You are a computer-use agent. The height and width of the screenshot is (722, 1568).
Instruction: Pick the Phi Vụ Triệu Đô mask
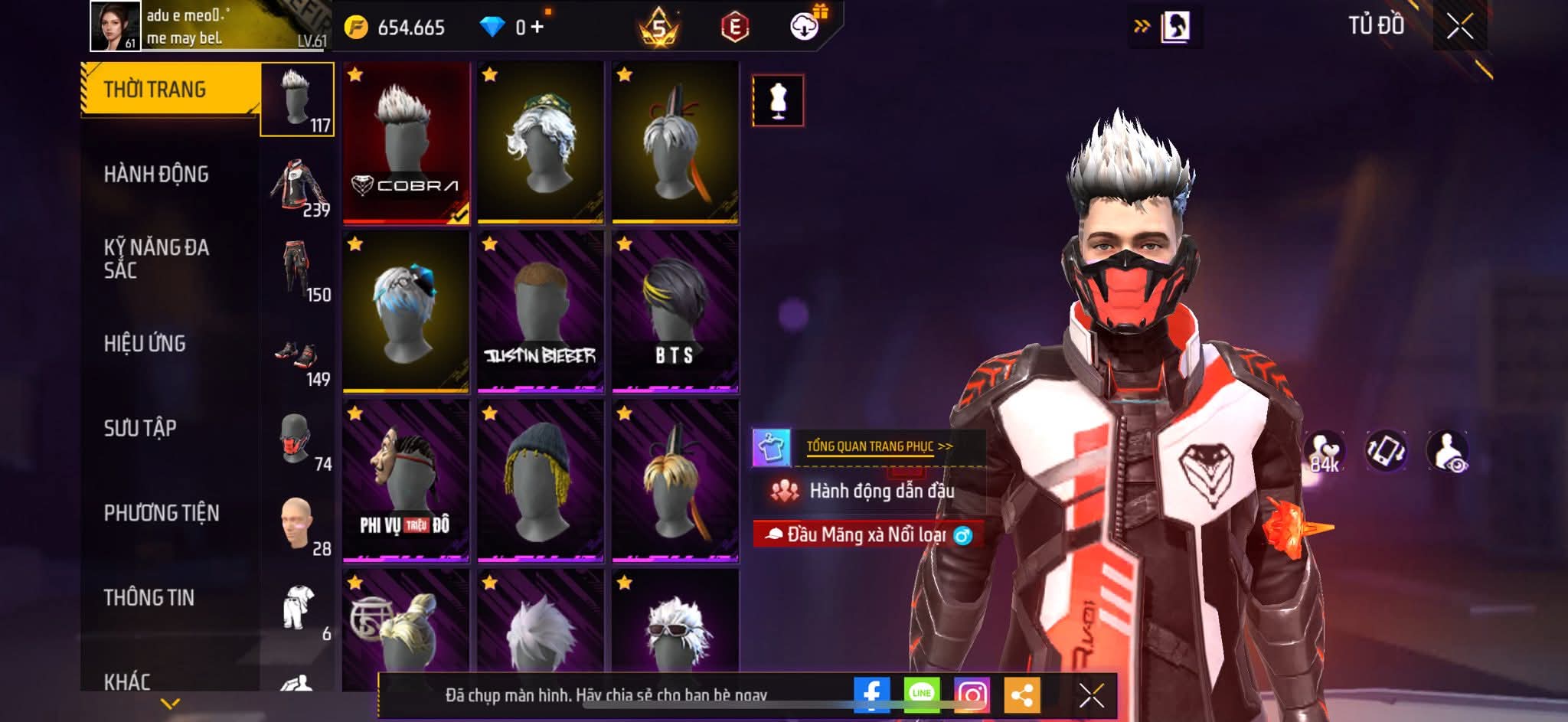point(406,481)
